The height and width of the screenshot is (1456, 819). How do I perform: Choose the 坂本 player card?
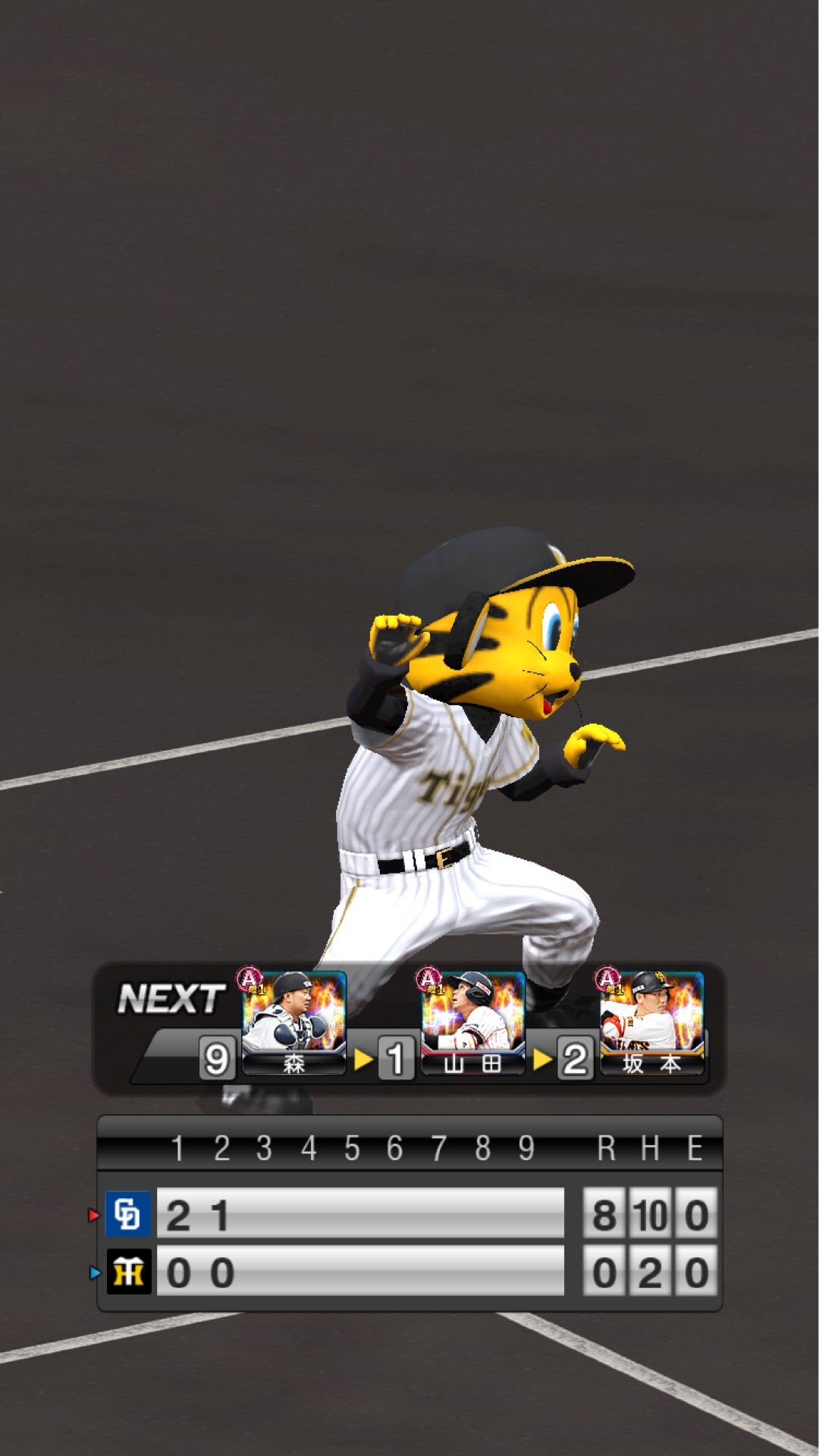point(651,1020)
